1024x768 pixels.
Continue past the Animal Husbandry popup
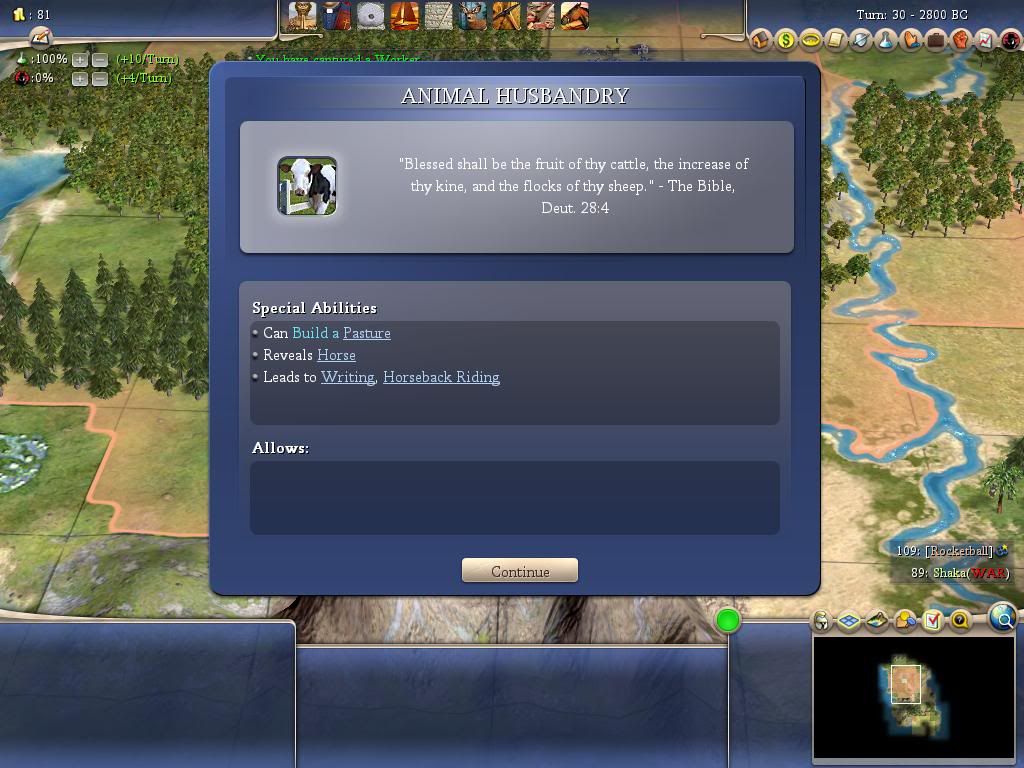(520, 571)
